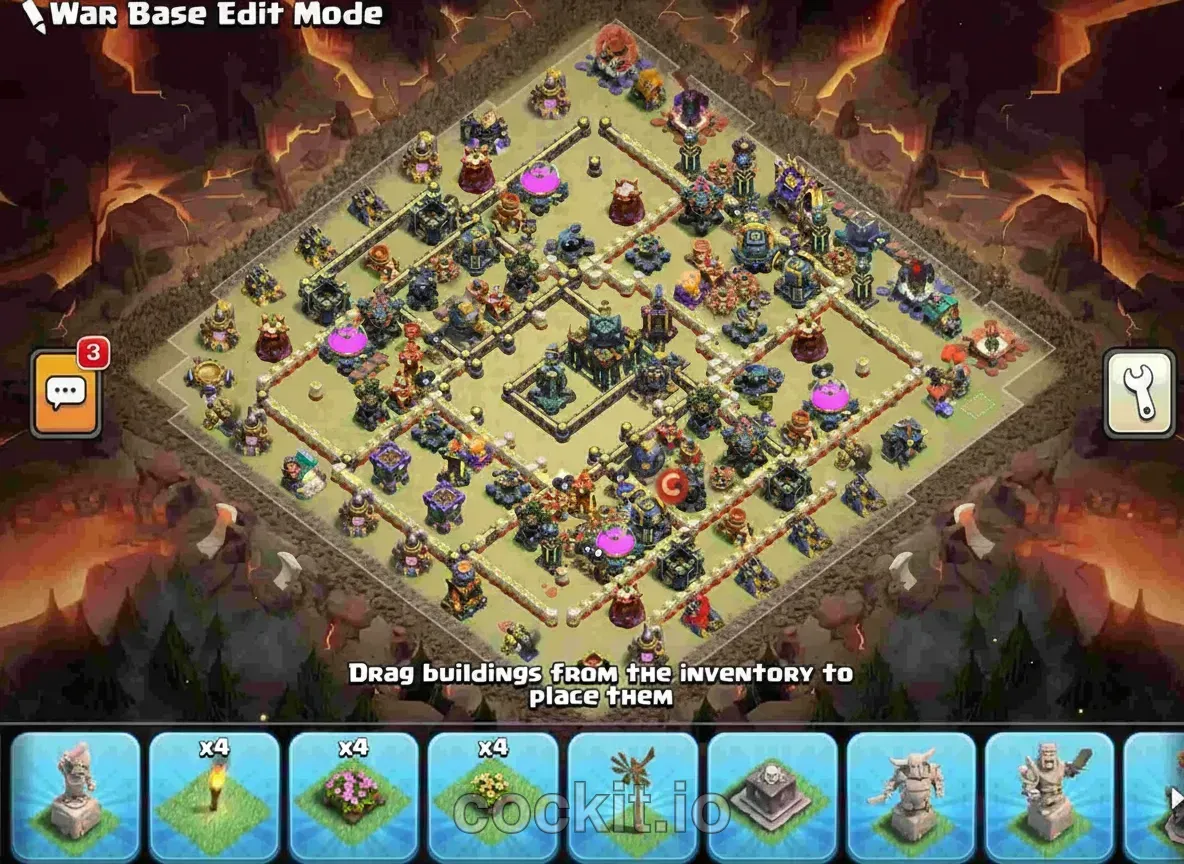Choose the sword-wielding Barbarian statue slot
Image resolution: width=1184 pixels, height=864 pixels.
(x=1048, y=797)
